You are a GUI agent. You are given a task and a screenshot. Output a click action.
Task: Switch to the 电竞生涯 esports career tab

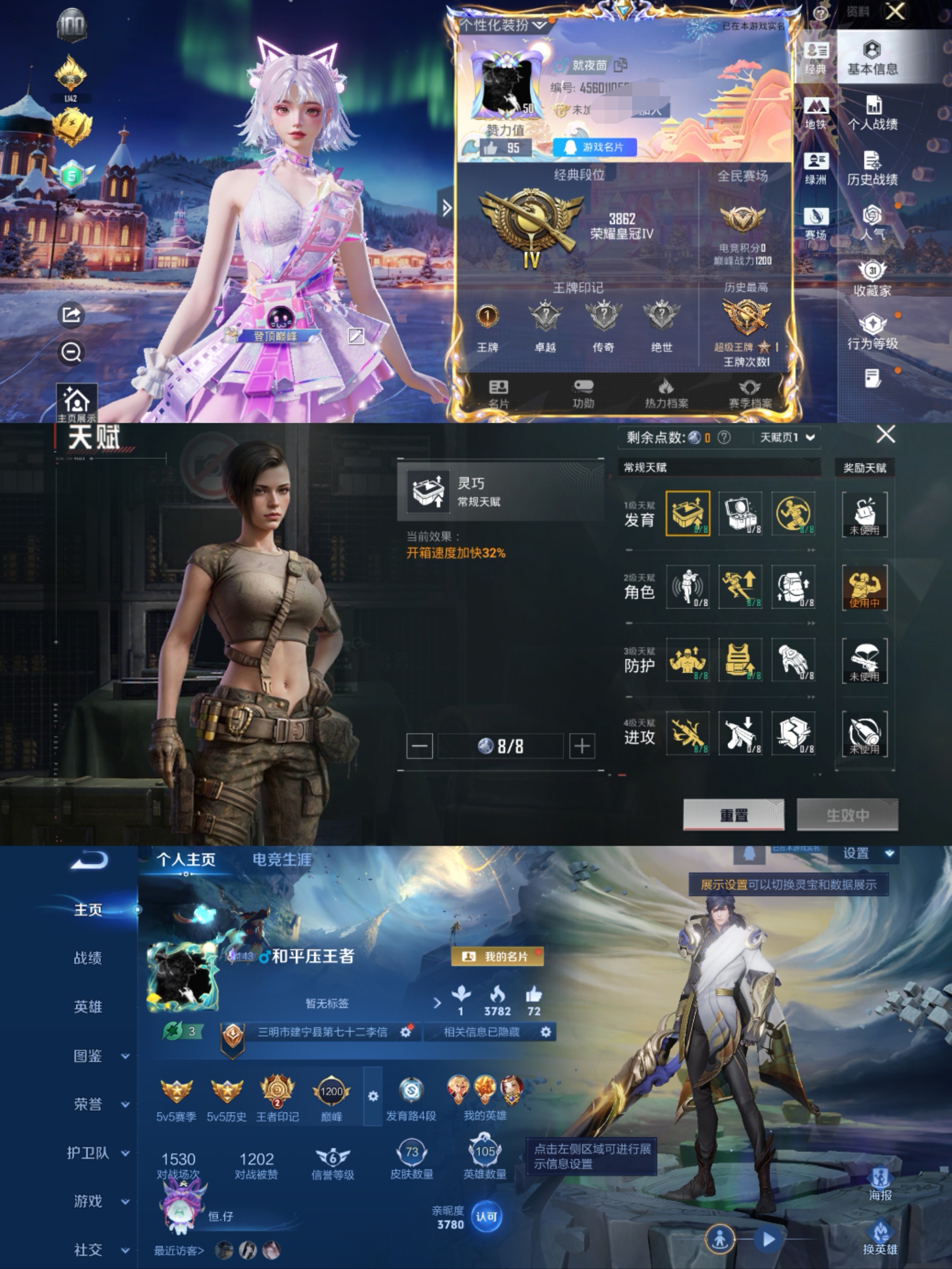click(x=282, y=860)
